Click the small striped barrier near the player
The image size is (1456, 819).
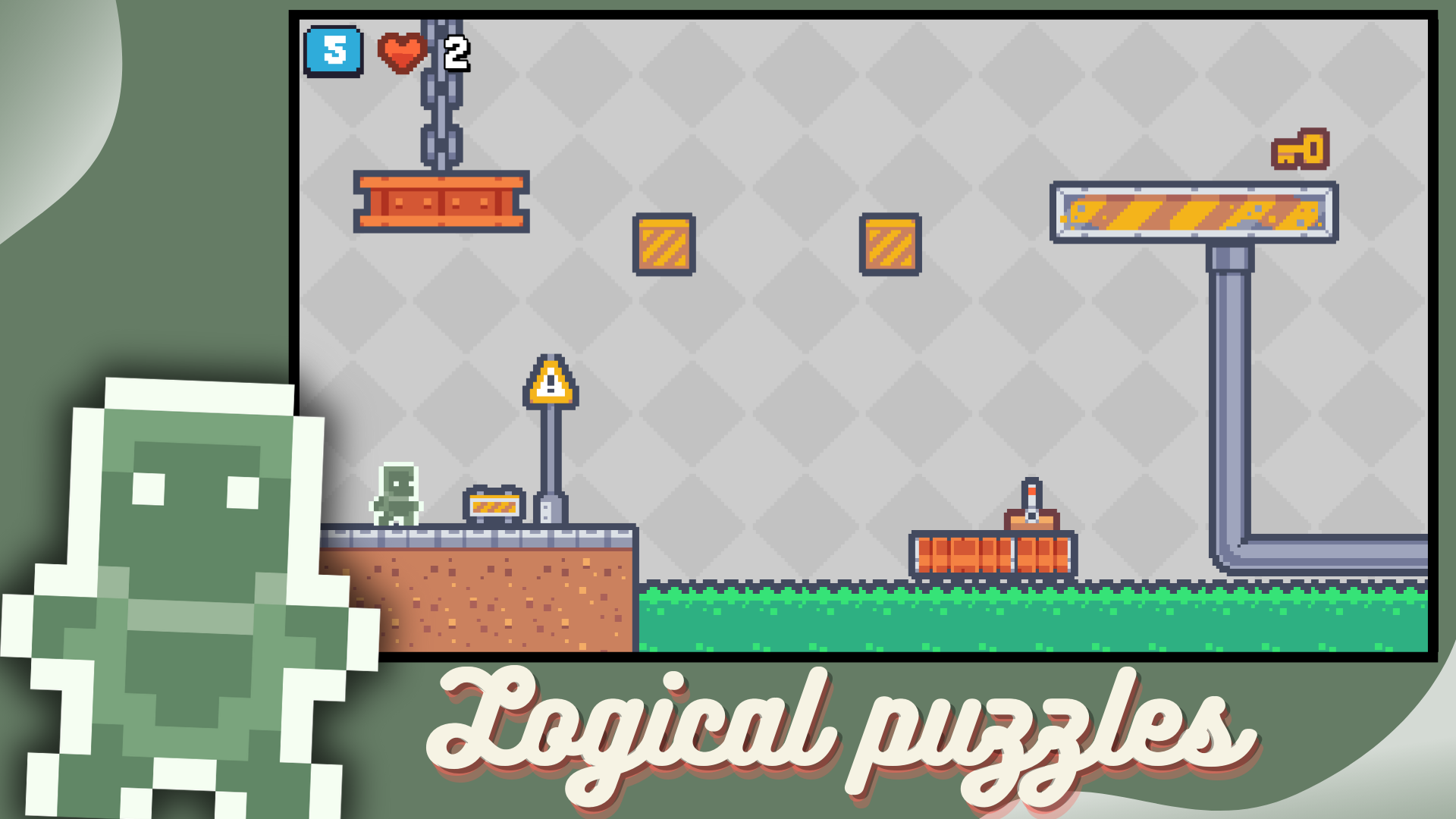(x=494, y=506)
